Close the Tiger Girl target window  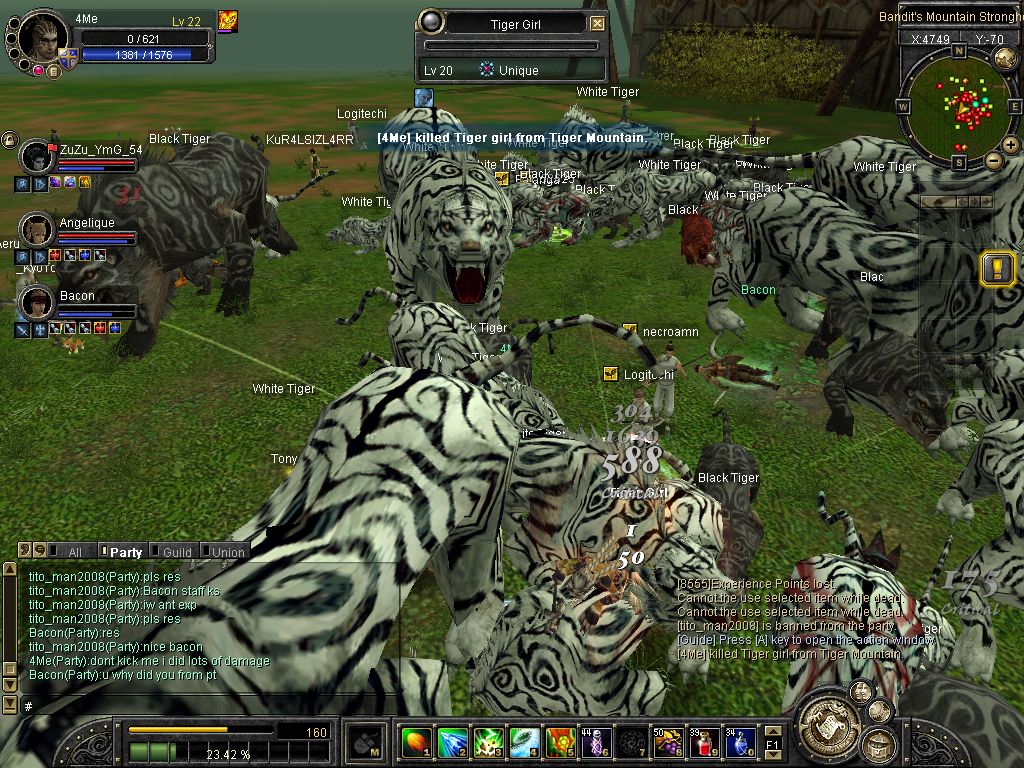click(597, 24)
